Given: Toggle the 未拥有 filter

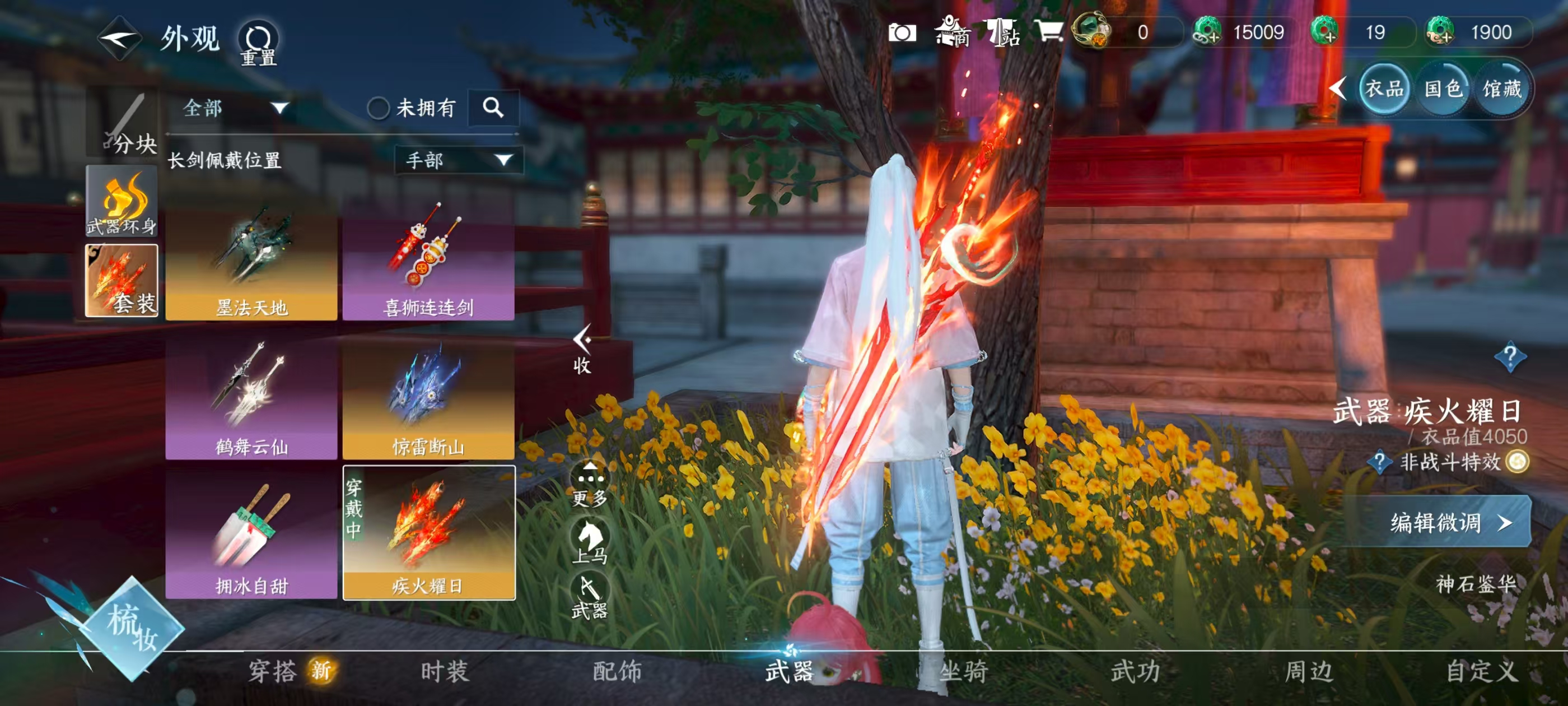Looking at the screenshot, I should (378, 109).
